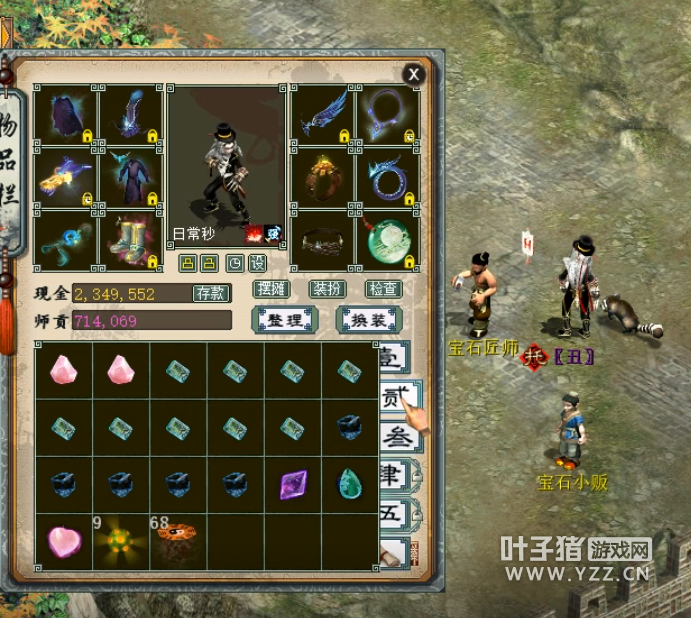
Task: Sort the bag with 整理
Action: (x=285, y=320)
